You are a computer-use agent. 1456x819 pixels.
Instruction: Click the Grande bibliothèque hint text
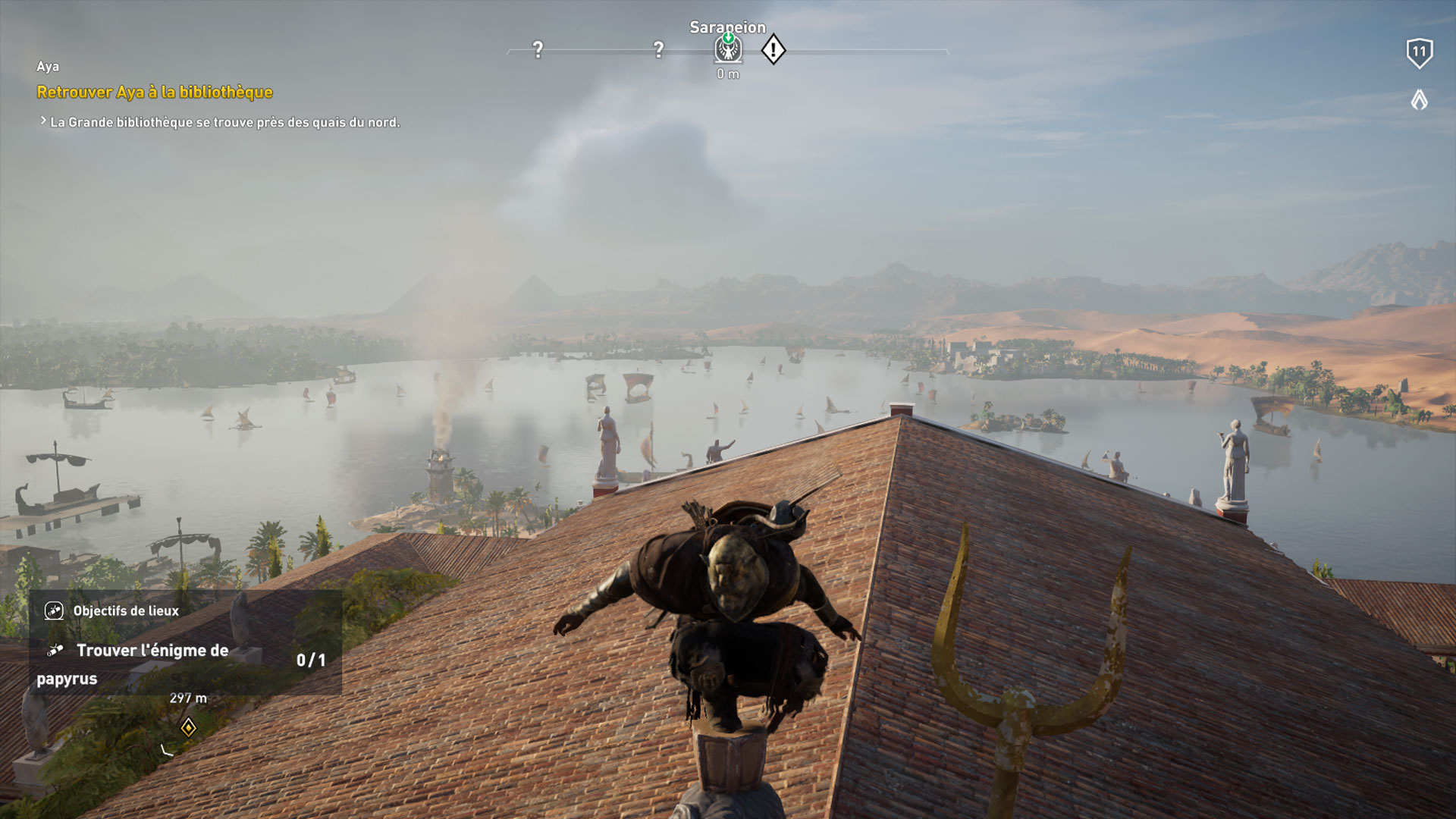pos(224,120)
